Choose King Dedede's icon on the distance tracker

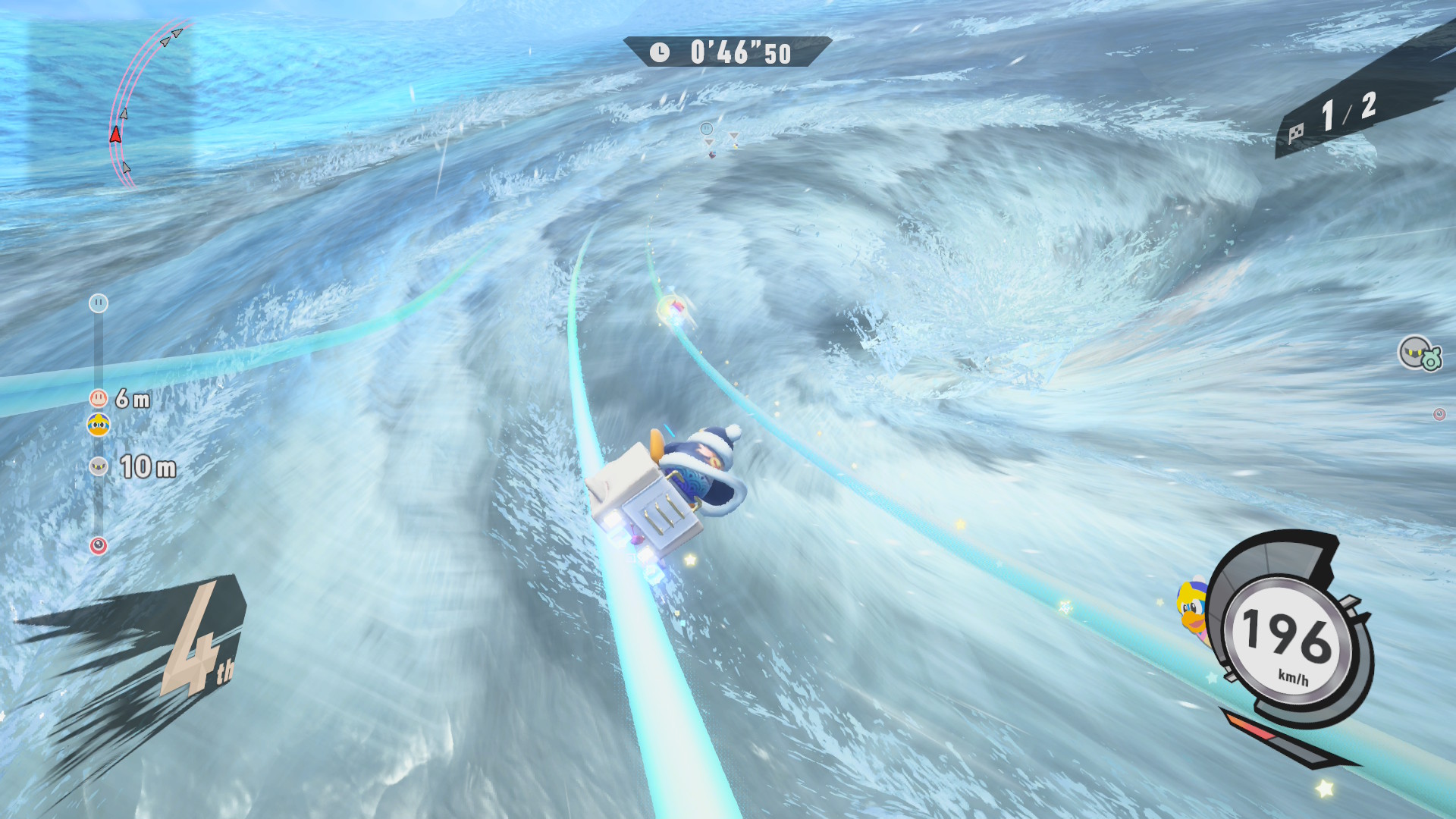pyautogui.click(x=99, y=425)
